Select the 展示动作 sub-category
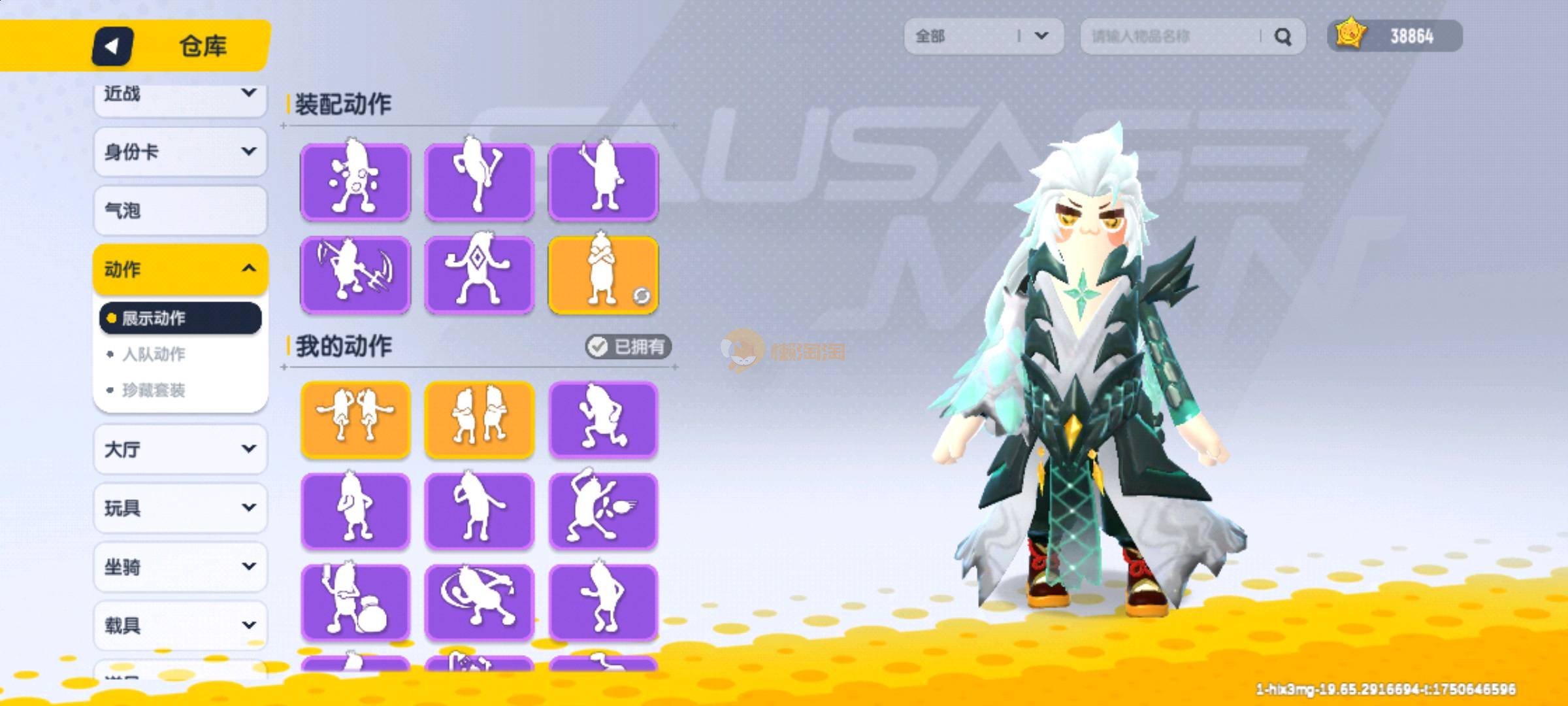Image resolution: width=1568 pixels, height=706 pixels. [x=180, y=318]
